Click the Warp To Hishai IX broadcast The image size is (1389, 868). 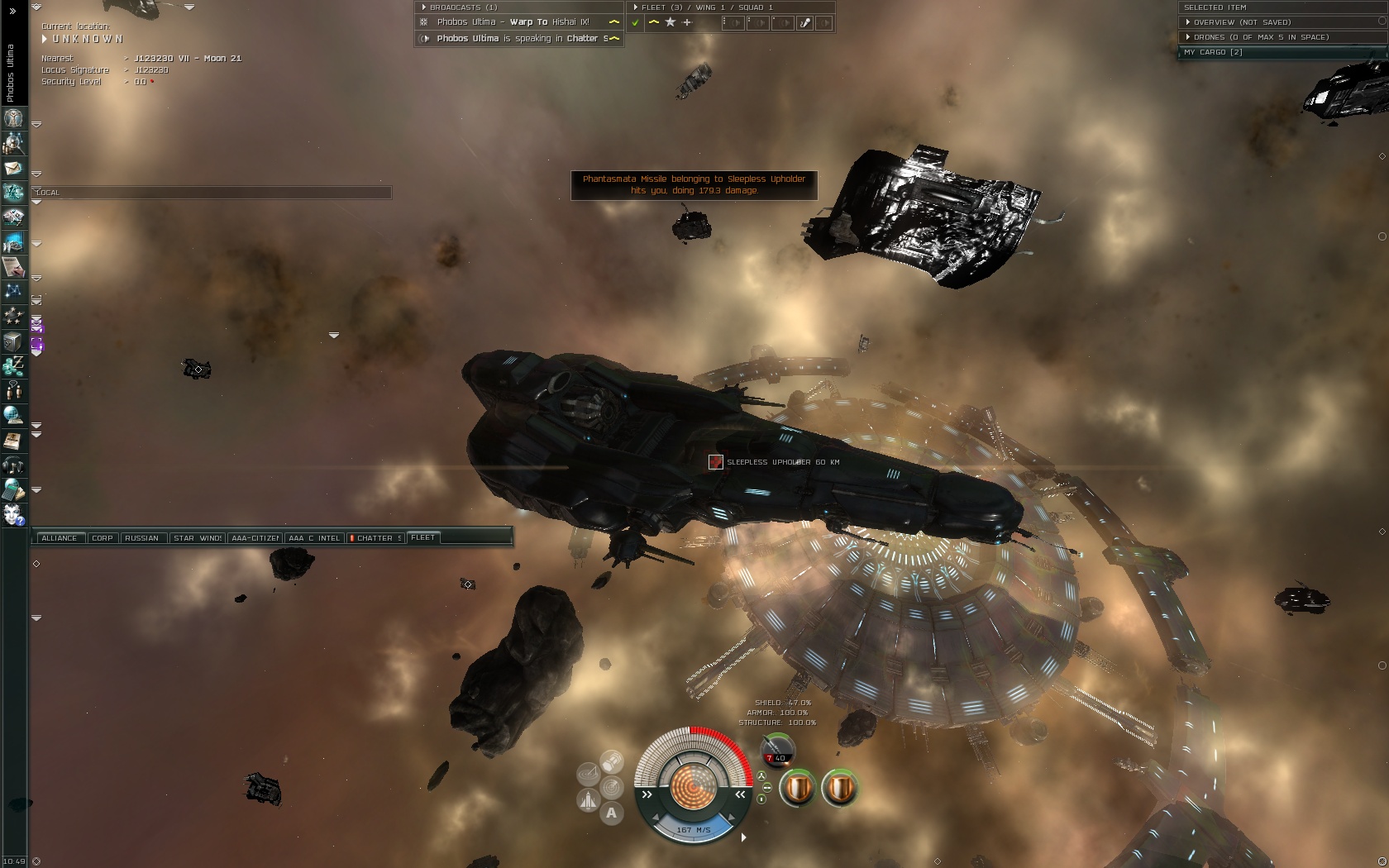coord(513,22)
